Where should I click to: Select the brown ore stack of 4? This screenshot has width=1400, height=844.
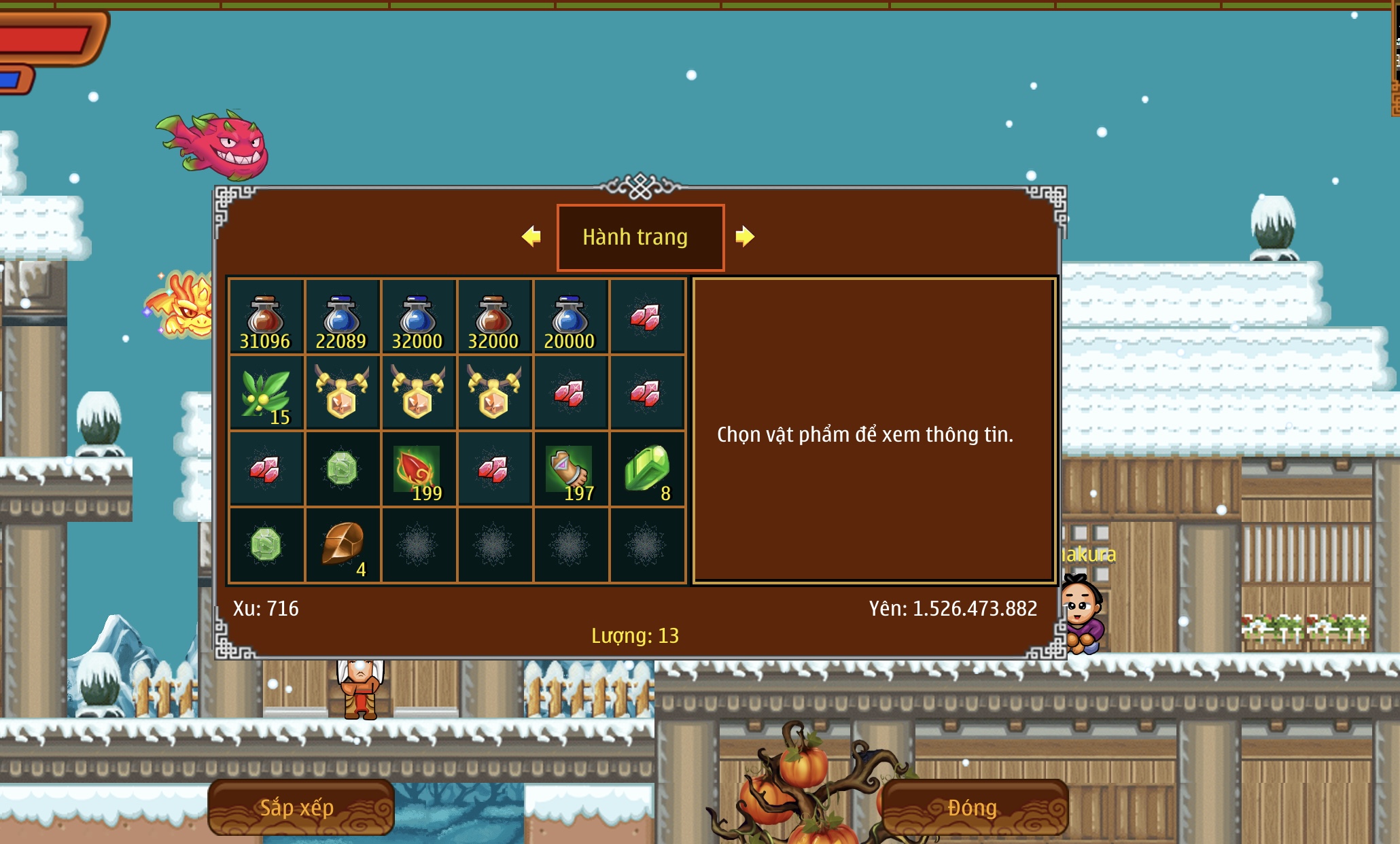[342, 545]
